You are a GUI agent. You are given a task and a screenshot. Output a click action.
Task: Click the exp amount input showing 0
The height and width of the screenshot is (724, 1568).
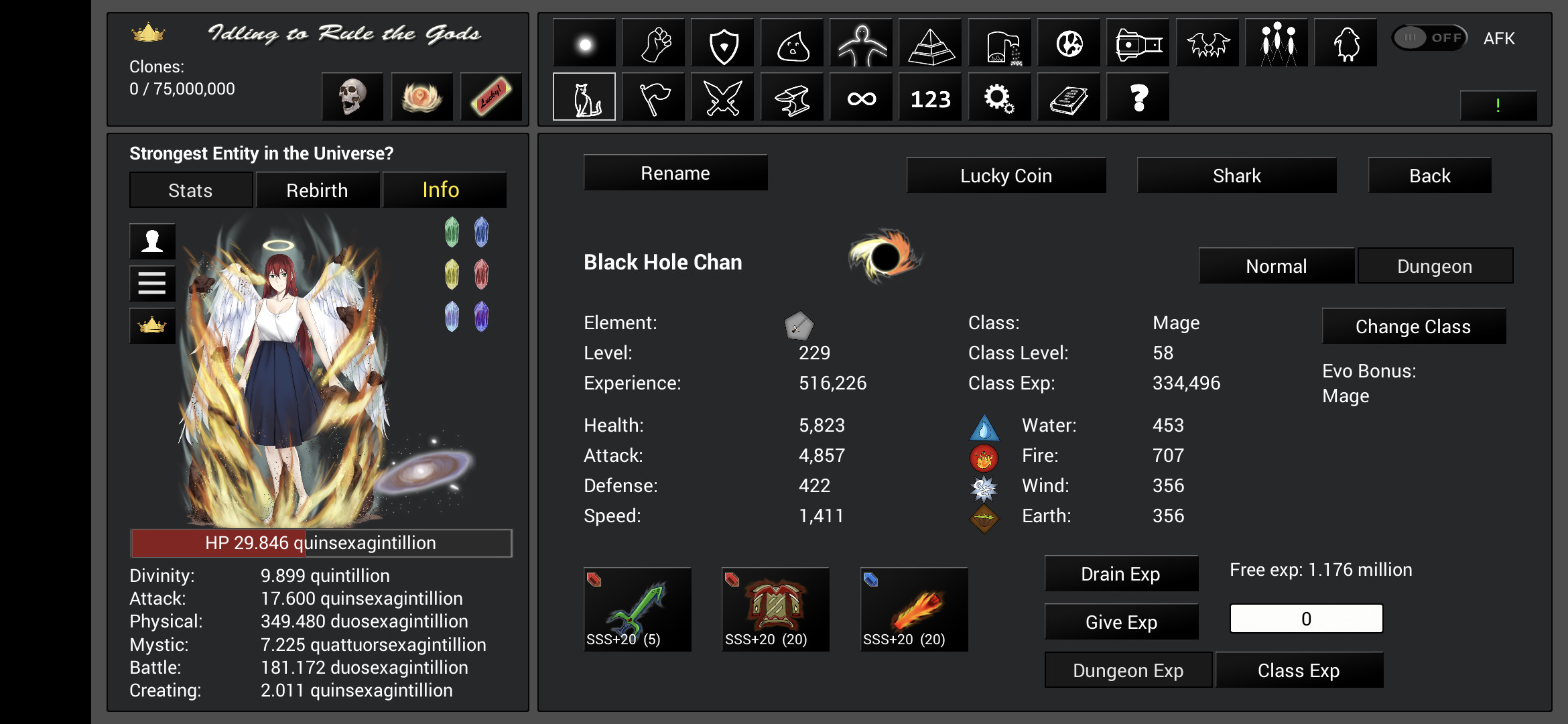point(1305,618)
